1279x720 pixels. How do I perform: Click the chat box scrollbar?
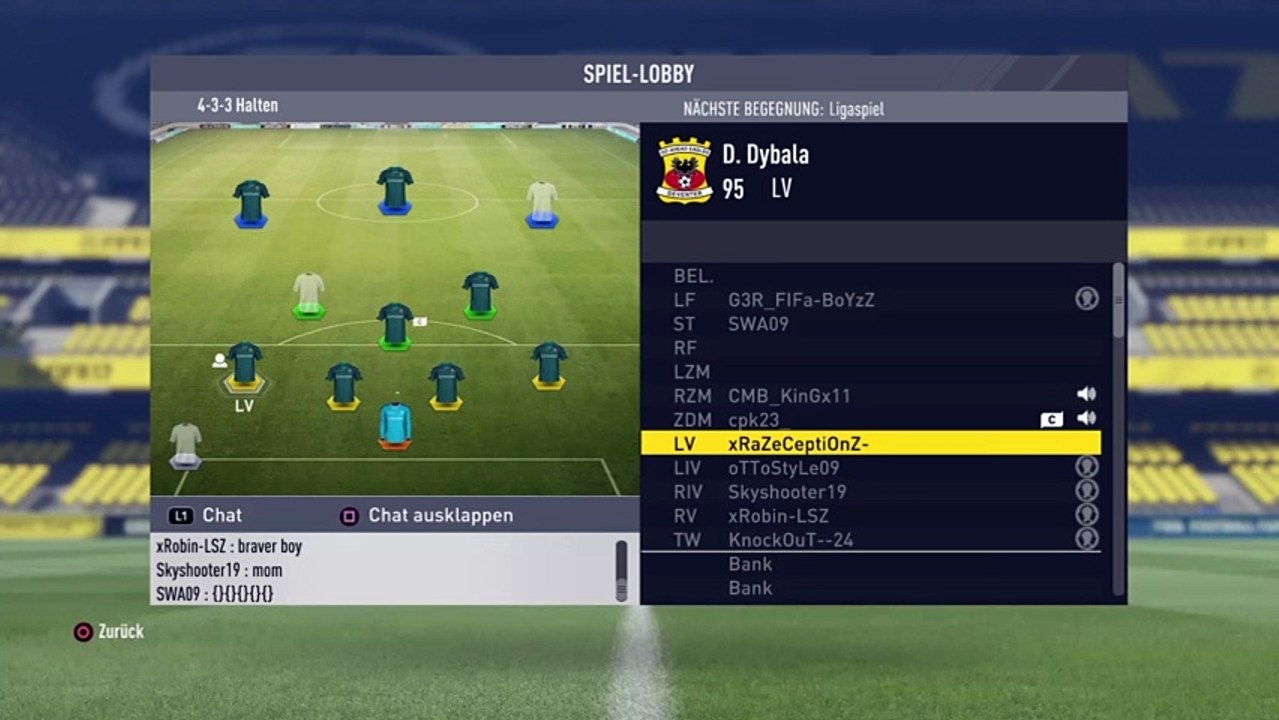point(621,570)
